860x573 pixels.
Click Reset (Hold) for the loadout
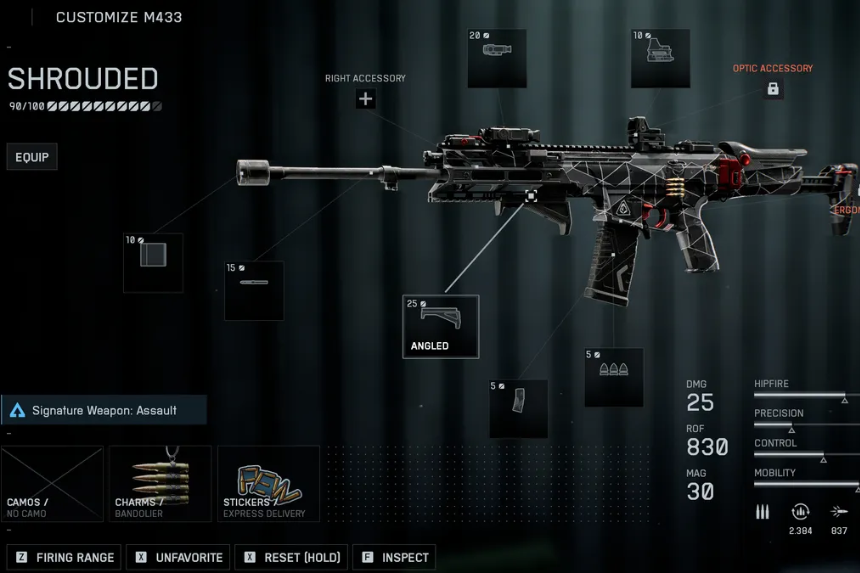tap(291, 557)
